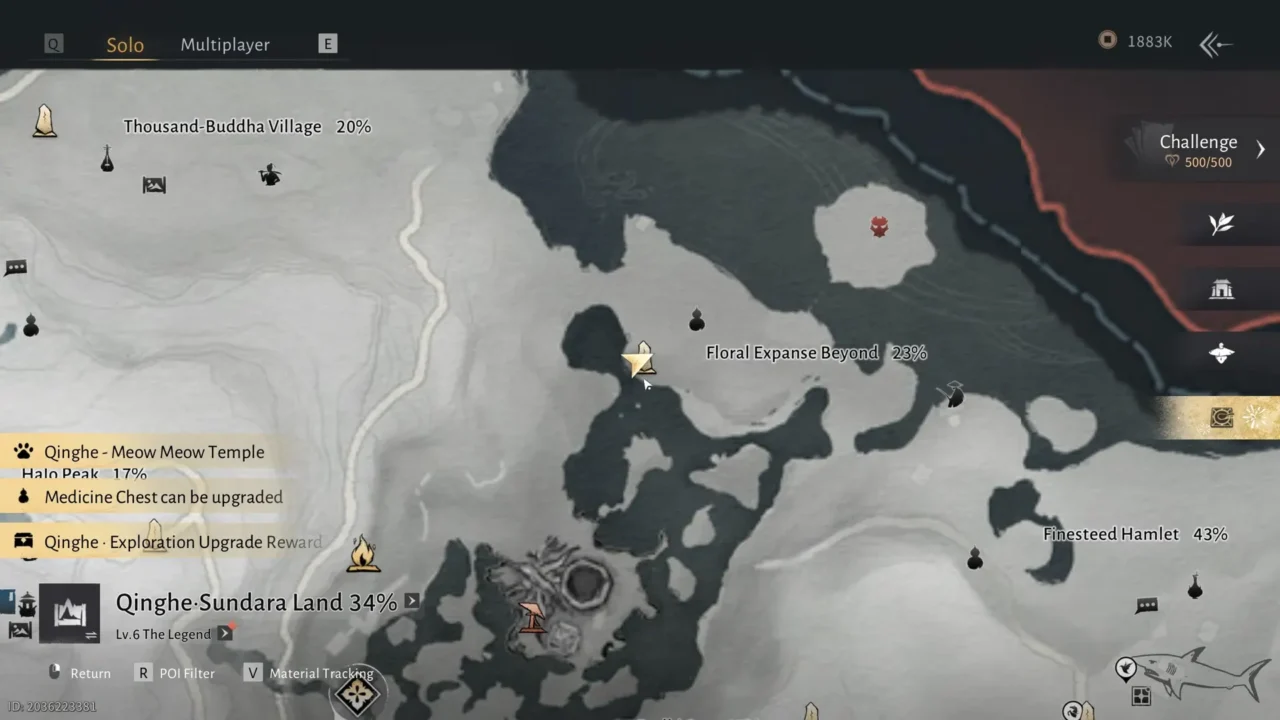Open the Meow Meow Temple paw icon
Viewport: 1280px width, 720px height.
(22, 451)
